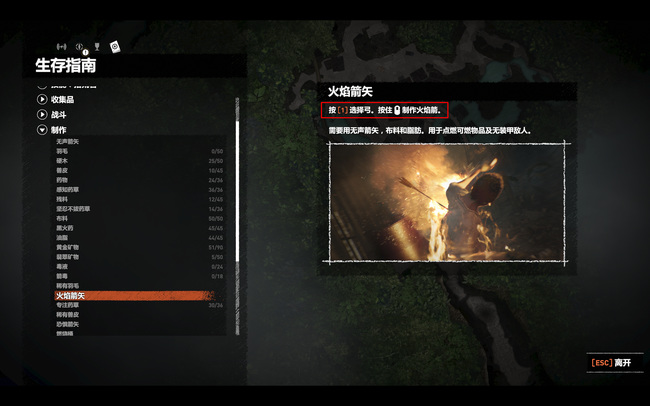This screenshot has height=406, width=650.
Task: Show the 药物 guide entry
Action: 62,180
